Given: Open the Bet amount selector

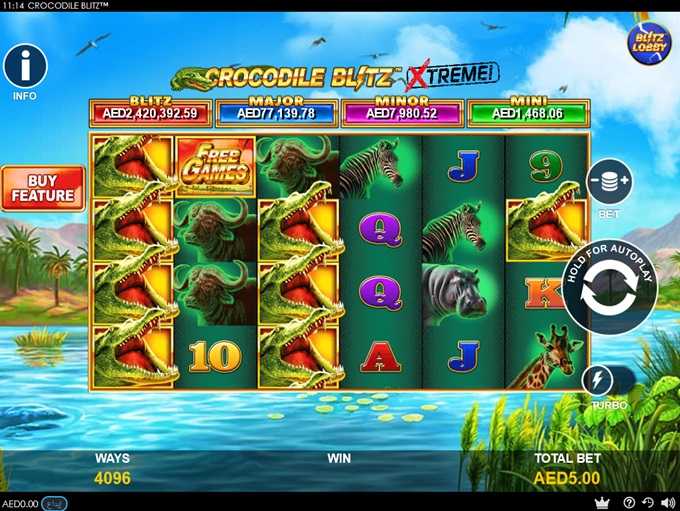Looking at the screenshot, I should (609, 182).
